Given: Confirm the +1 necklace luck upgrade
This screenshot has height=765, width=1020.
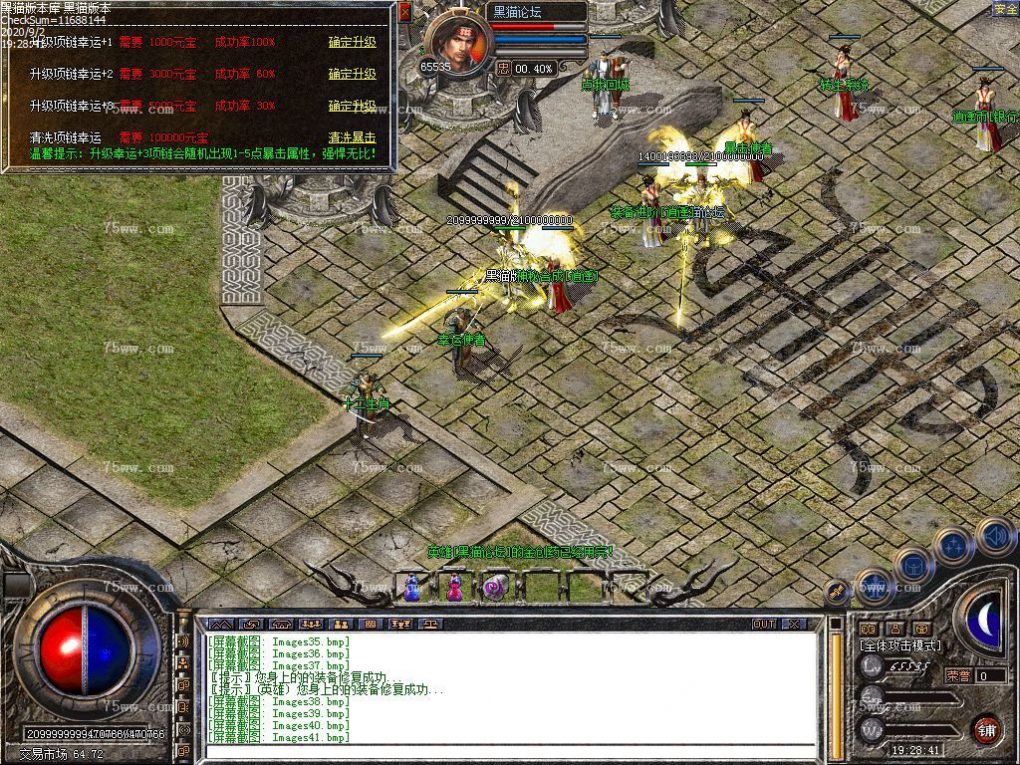Looking at the screenshot, I should 352,43.
